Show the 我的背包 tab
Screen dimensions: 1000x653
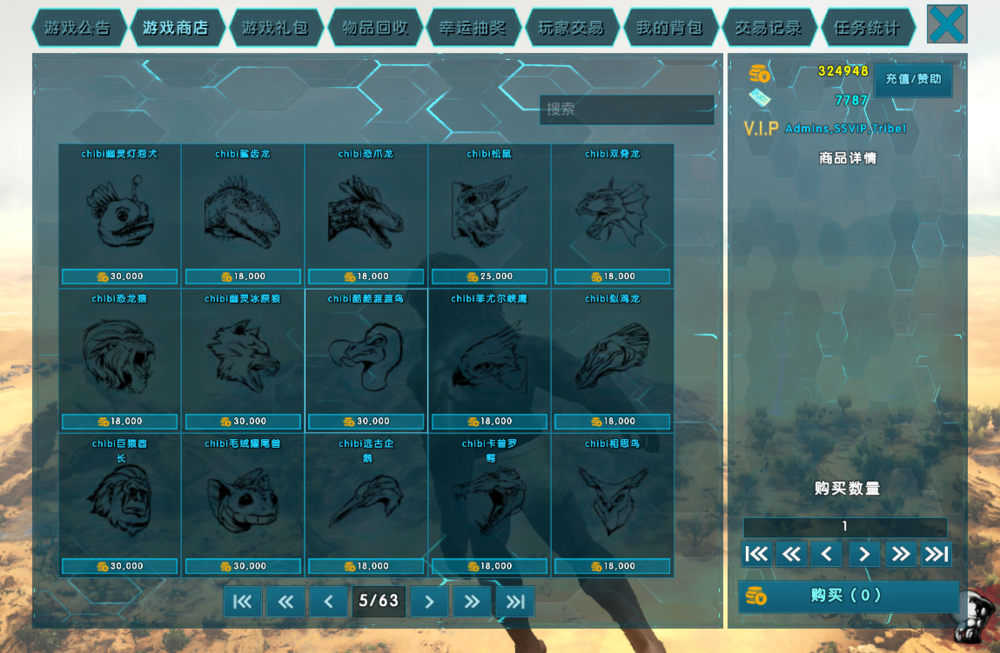[x=669, y=28]
